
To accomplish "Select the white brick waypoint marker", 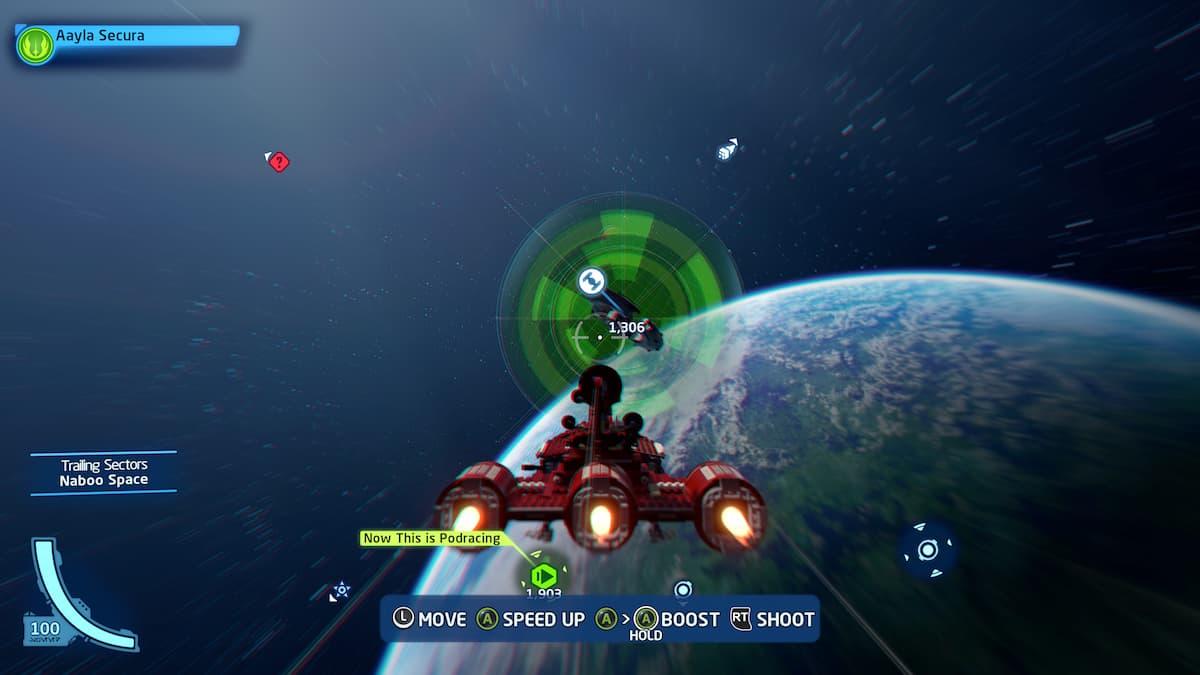I will pyautogui.click(x=727, y=151).
